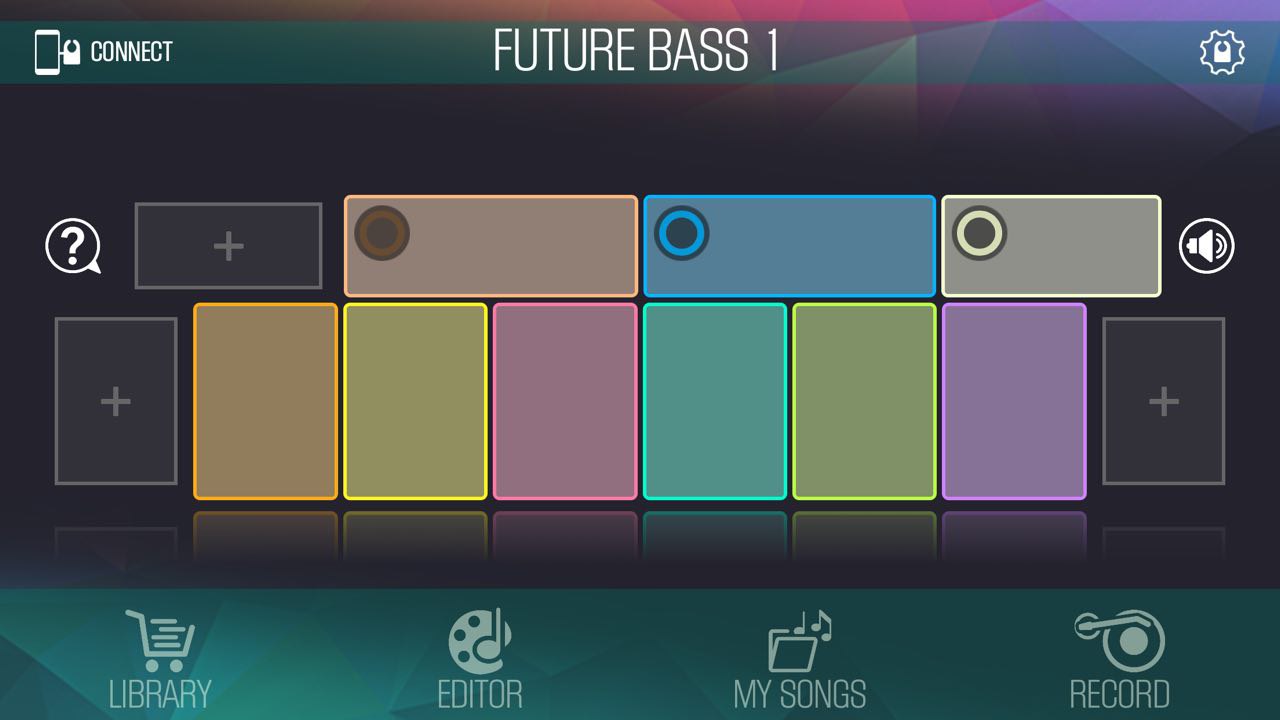Show help via the question mark icon

point(73,246)
